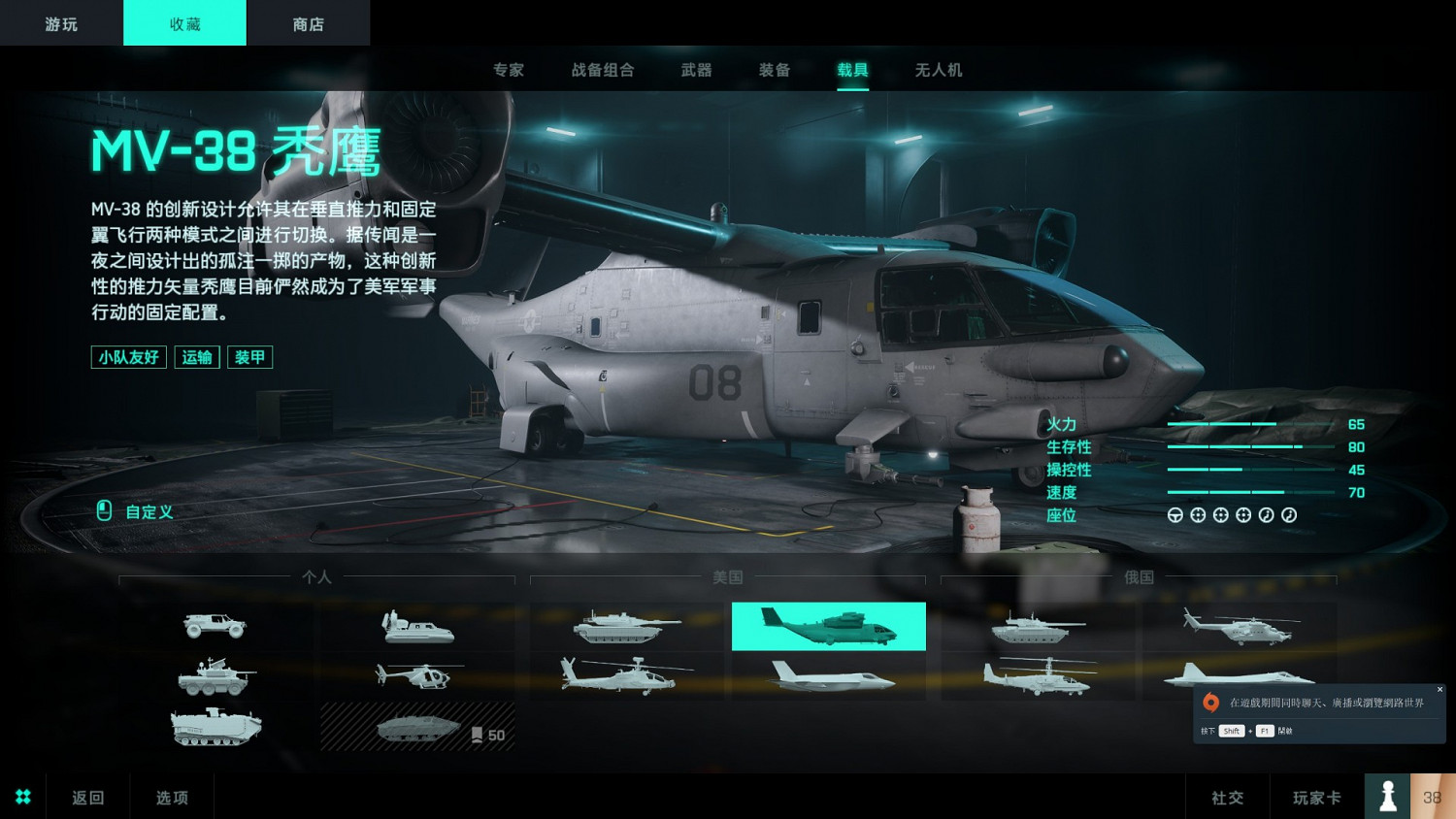The image size is (1456, 819).
Task: Switch to the 武器 tab
Action: [x=695, y=69]
